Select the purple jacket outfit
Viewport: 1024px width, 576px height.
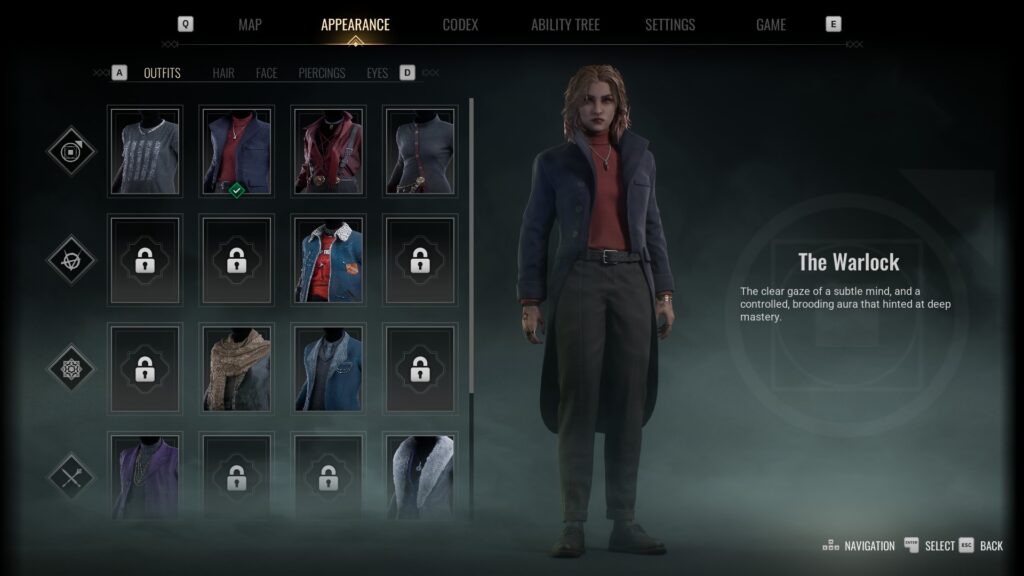click(x=145, y=475)
